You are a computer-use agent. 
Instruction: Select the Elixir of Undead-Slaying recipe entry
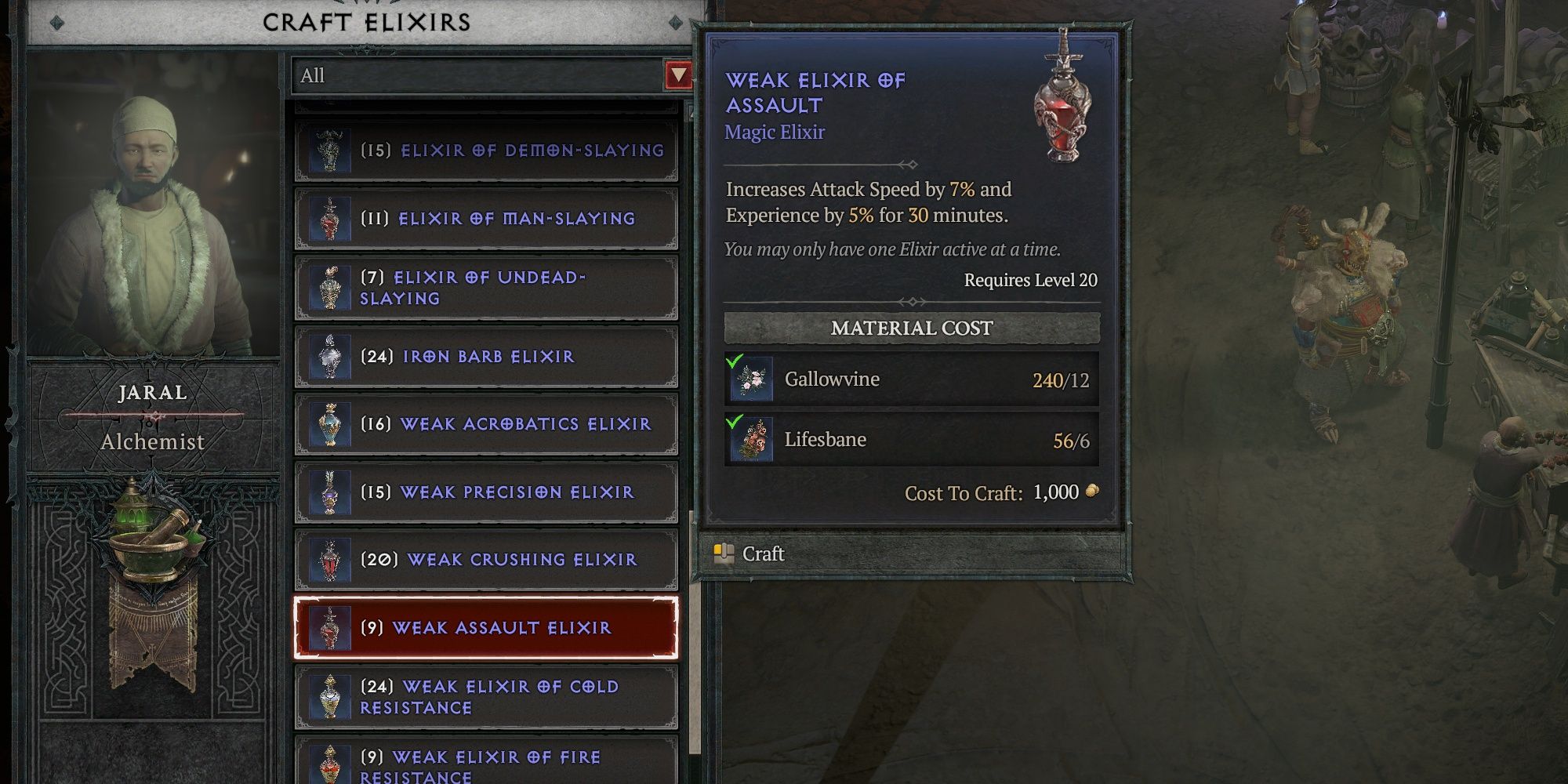click(x=486, y=287)
